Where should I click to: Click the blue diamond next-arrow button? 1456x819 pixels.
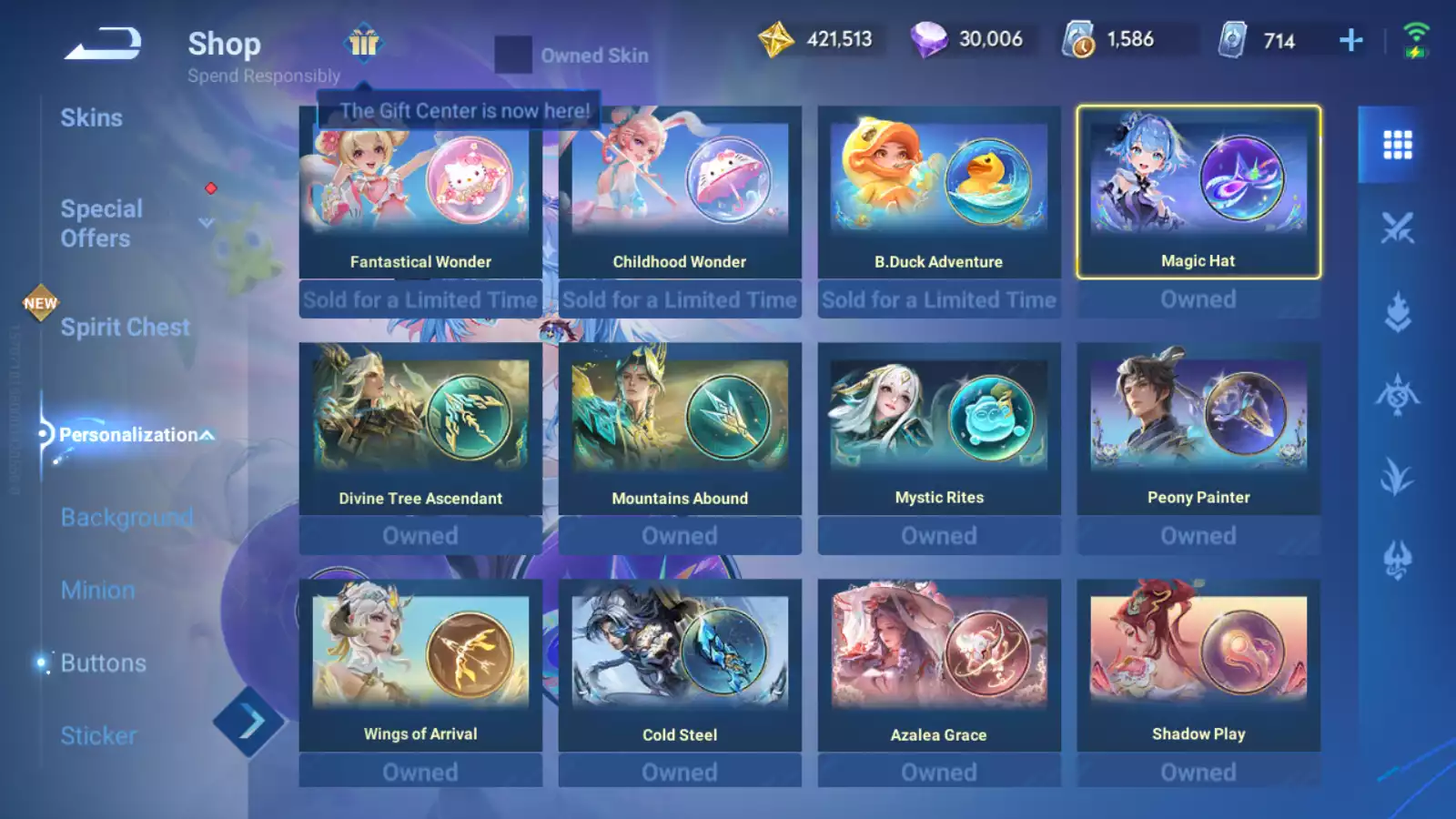point(249,723)
